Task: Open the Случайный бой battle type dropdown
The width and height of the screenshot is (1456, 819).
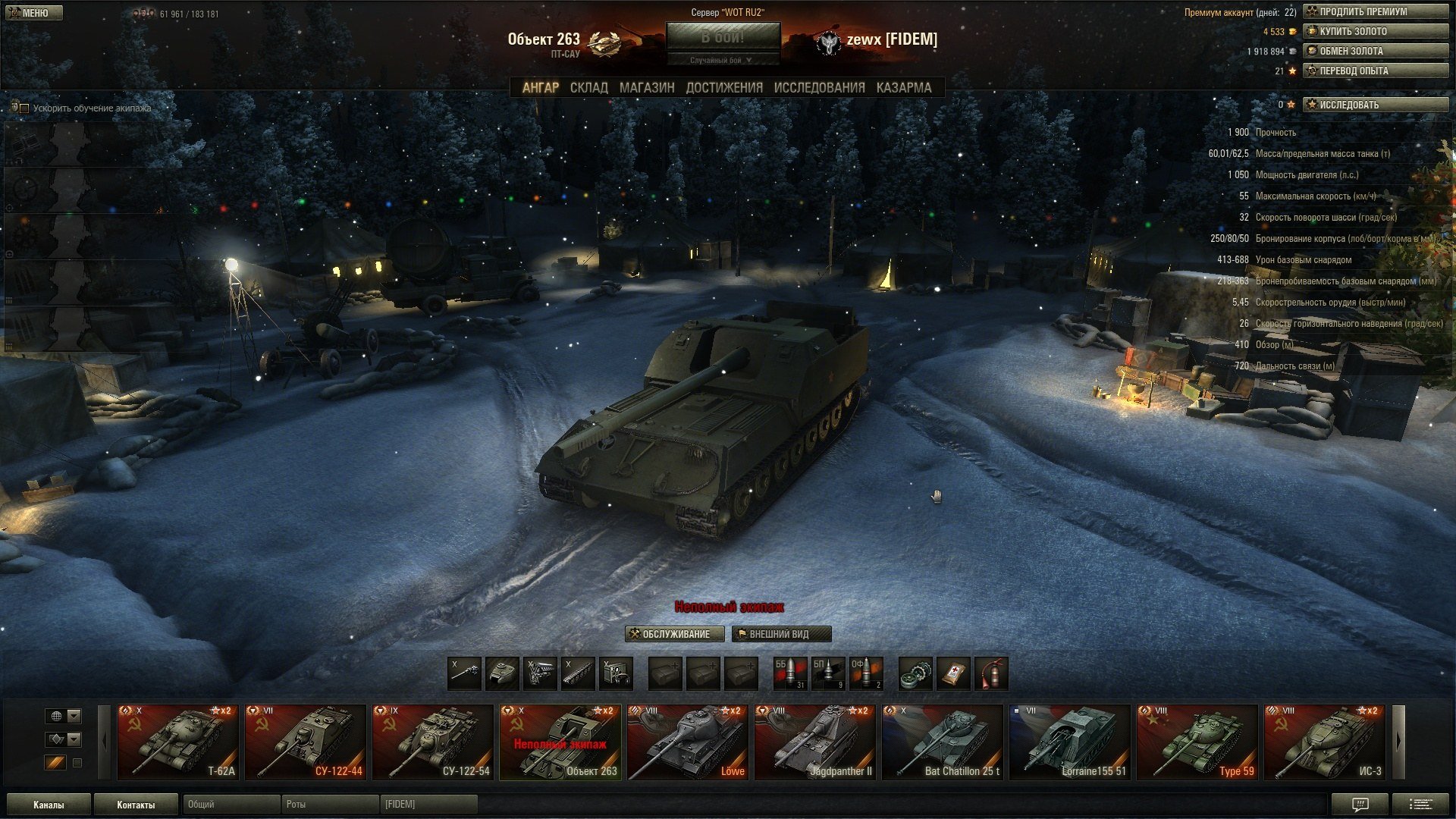Action: click(x=722, y=61)
